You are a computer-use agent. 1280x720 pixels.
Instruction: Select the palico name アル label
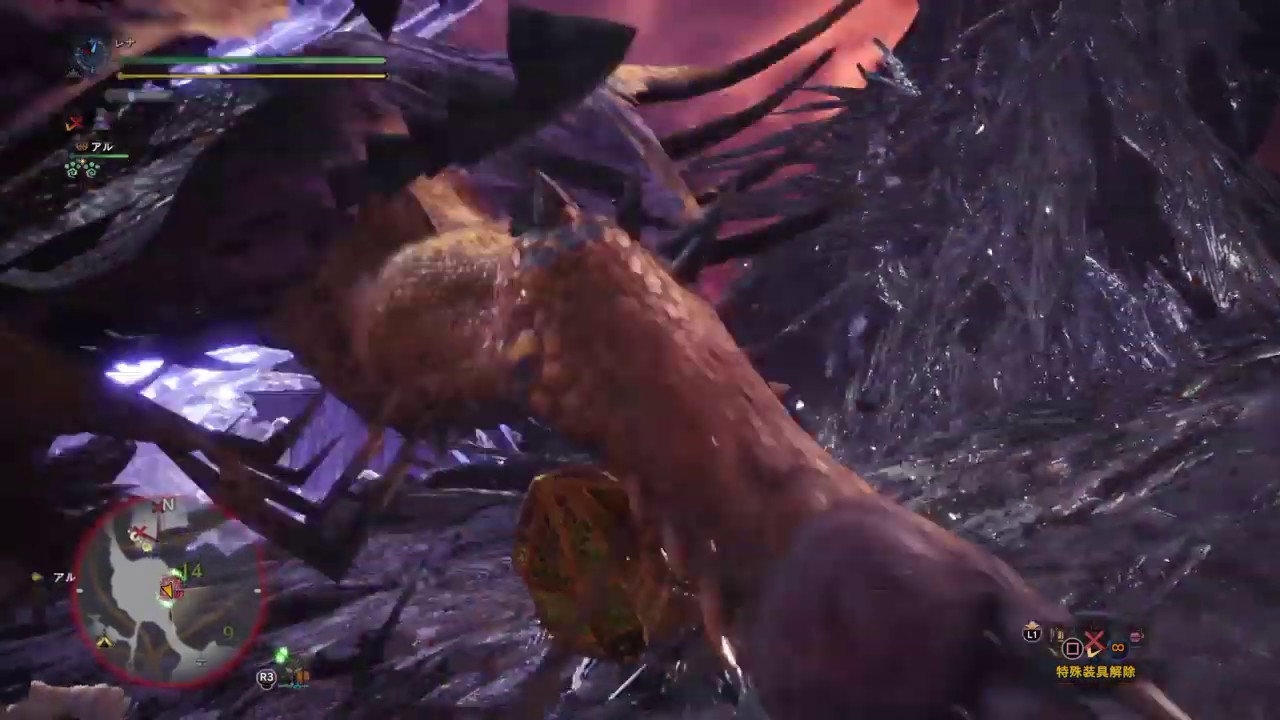click(x=102, y=146)
